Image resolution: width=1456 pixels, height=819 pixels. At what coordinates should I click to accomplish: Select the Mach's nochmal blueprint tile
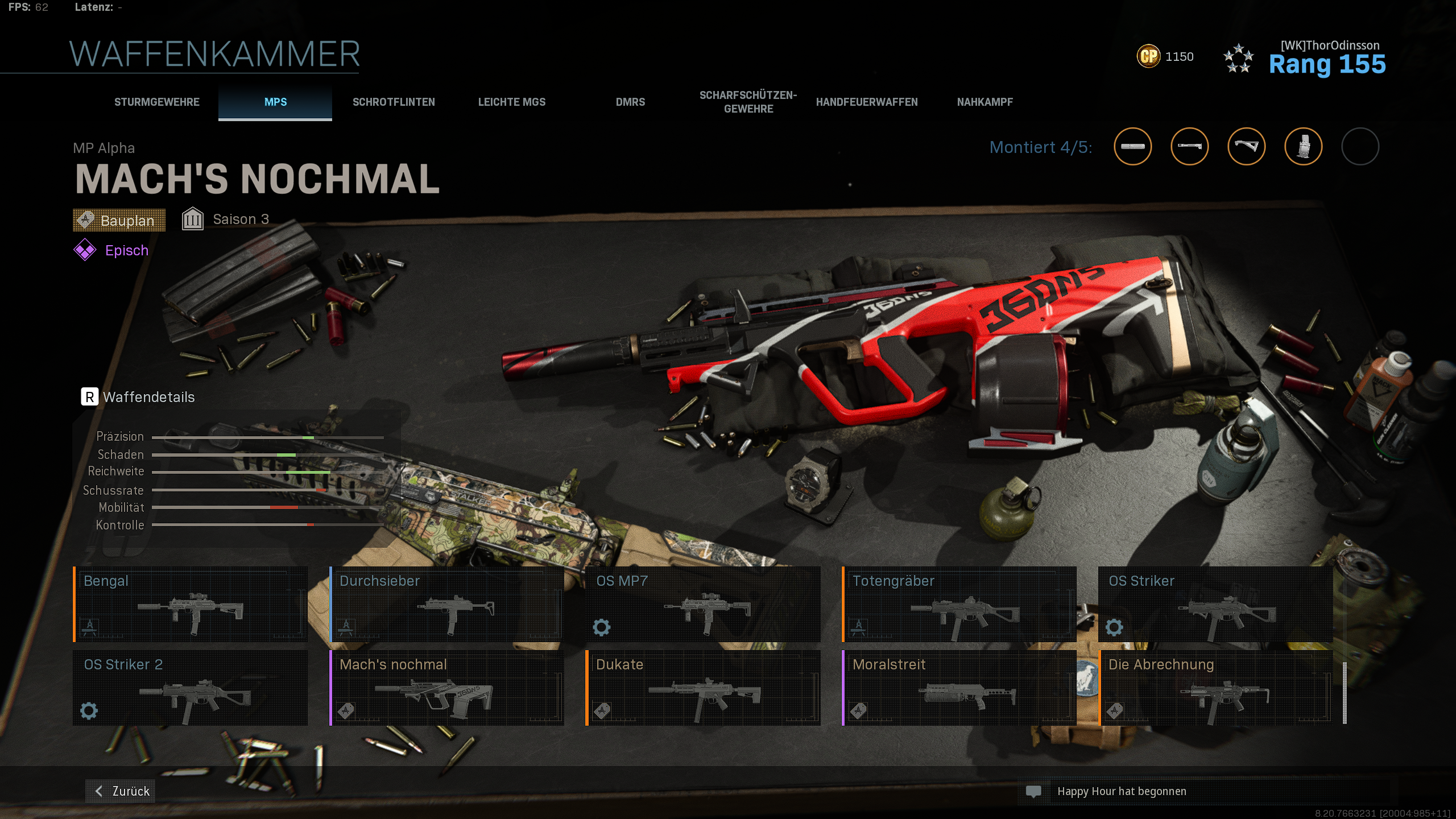click(447, 688)
